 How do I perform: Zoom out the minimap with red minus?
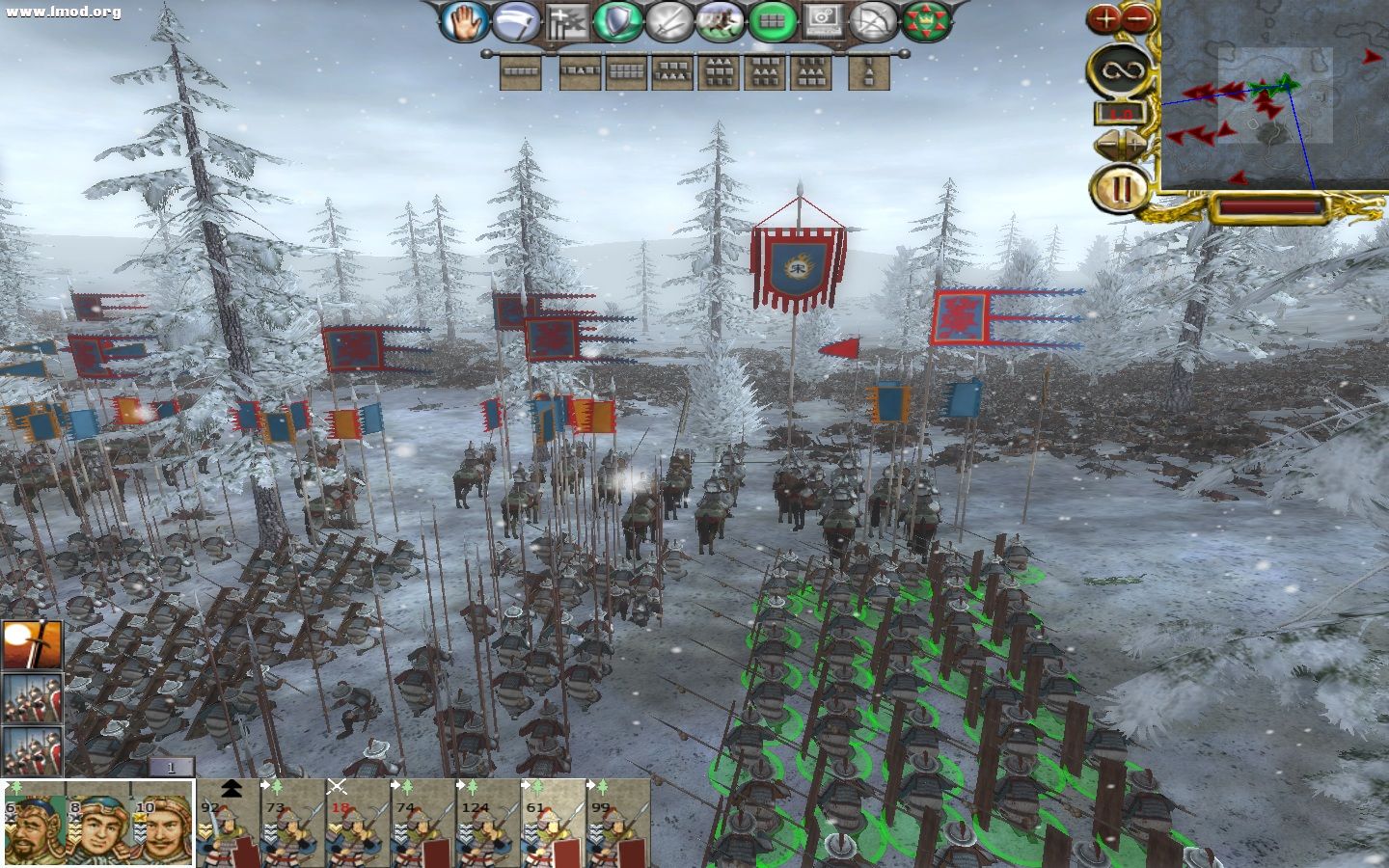click(1138, 16)
